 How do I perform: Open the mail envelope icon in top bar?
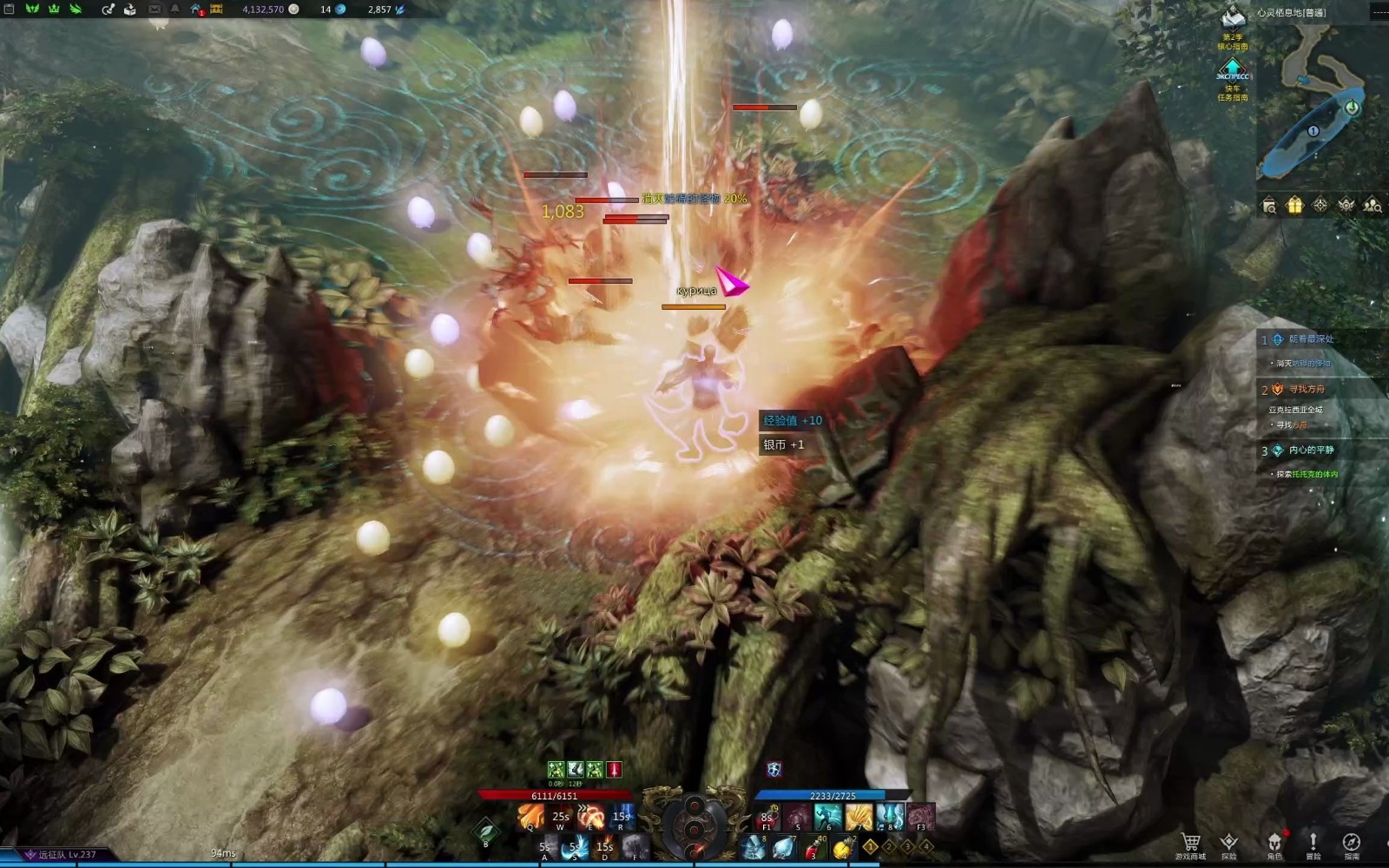click(x=155, y=10)
